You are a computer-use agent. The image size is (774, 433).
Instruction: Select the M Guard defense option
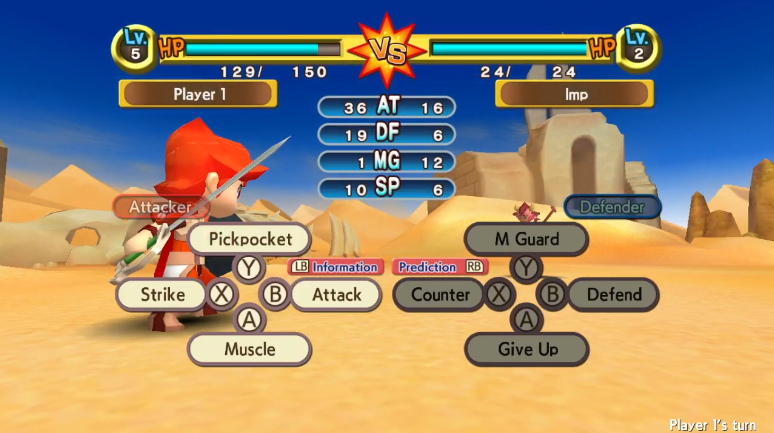526,239
